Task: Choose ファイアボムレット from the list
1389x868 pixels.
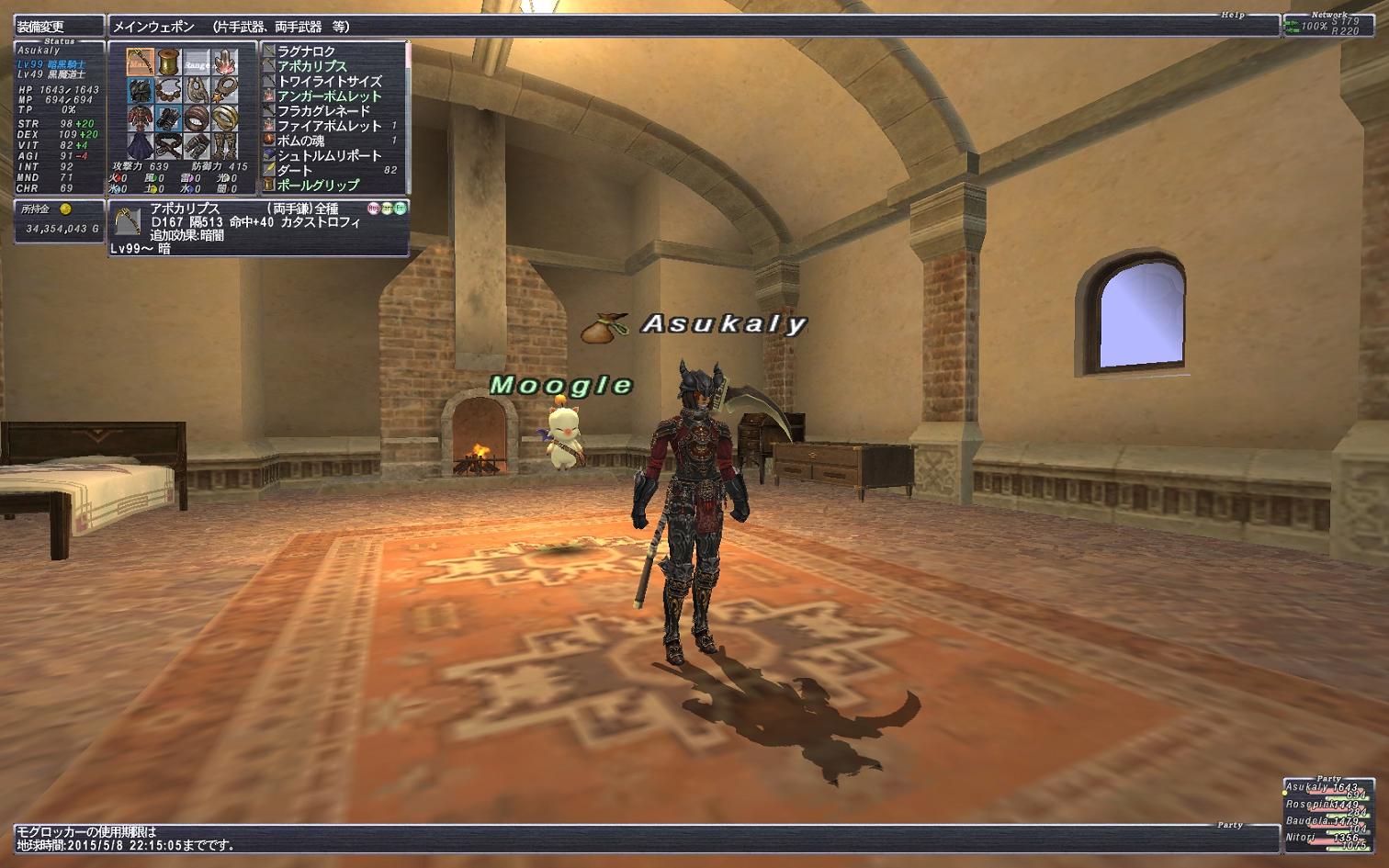Action: (x=329, y=125)
